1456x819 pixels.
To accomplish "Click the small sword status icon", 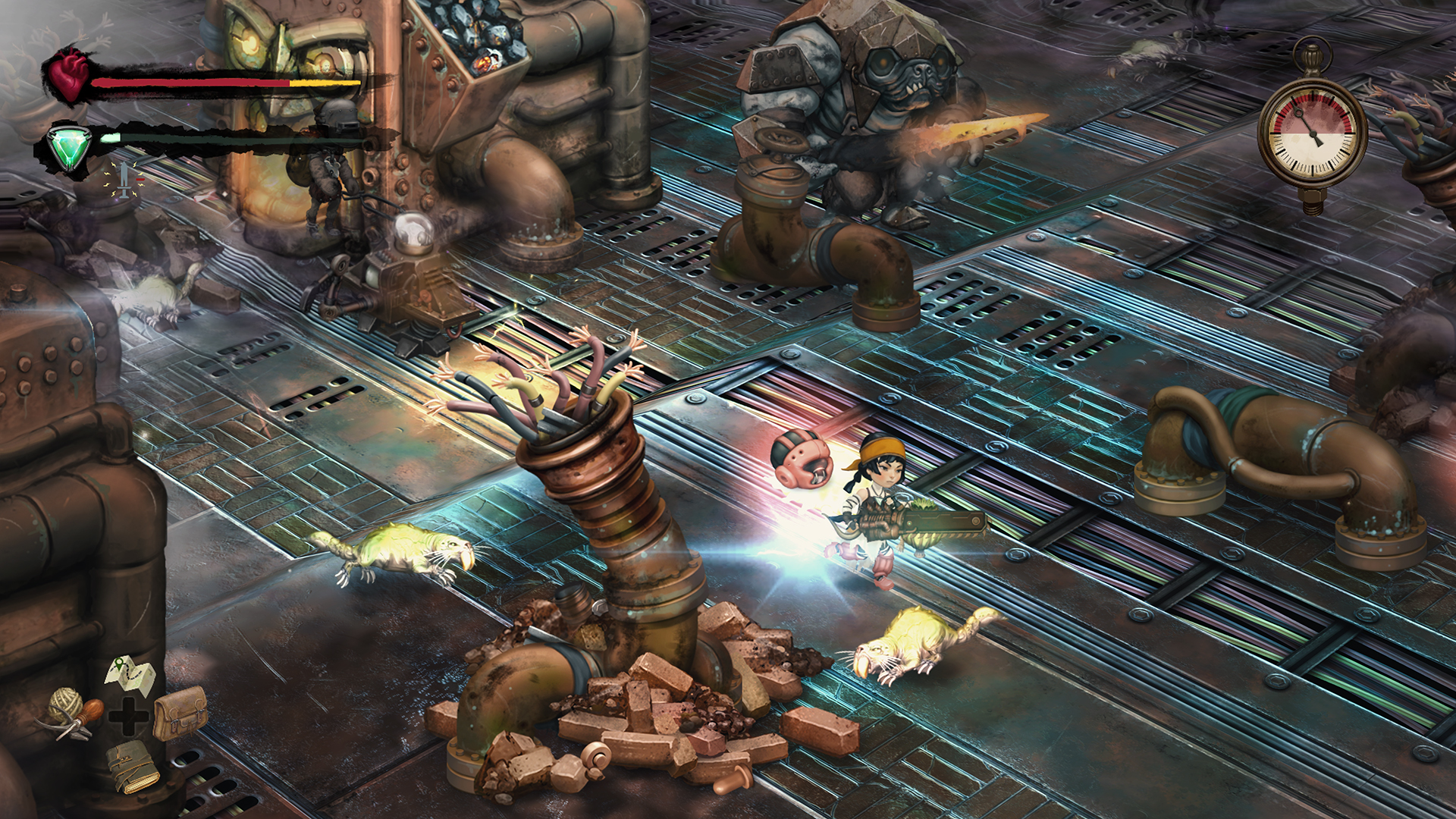I will coord(125,180).
